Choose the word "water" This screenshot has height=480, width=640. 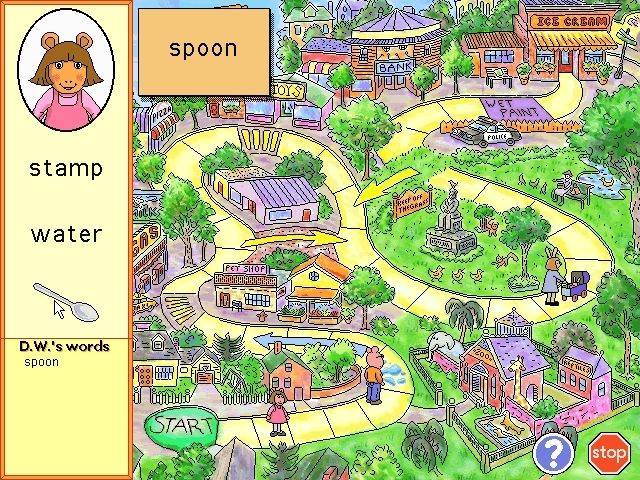click(66, 234)
